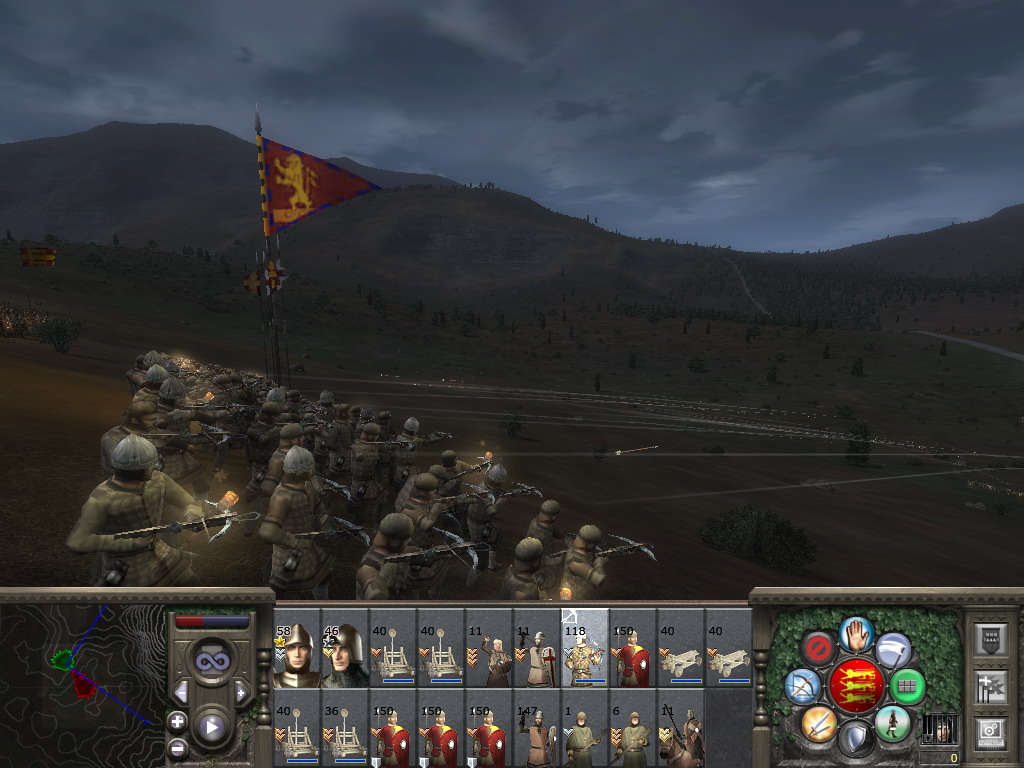Toggle the running man run button

pyautogui.click(x=892, y=722)
